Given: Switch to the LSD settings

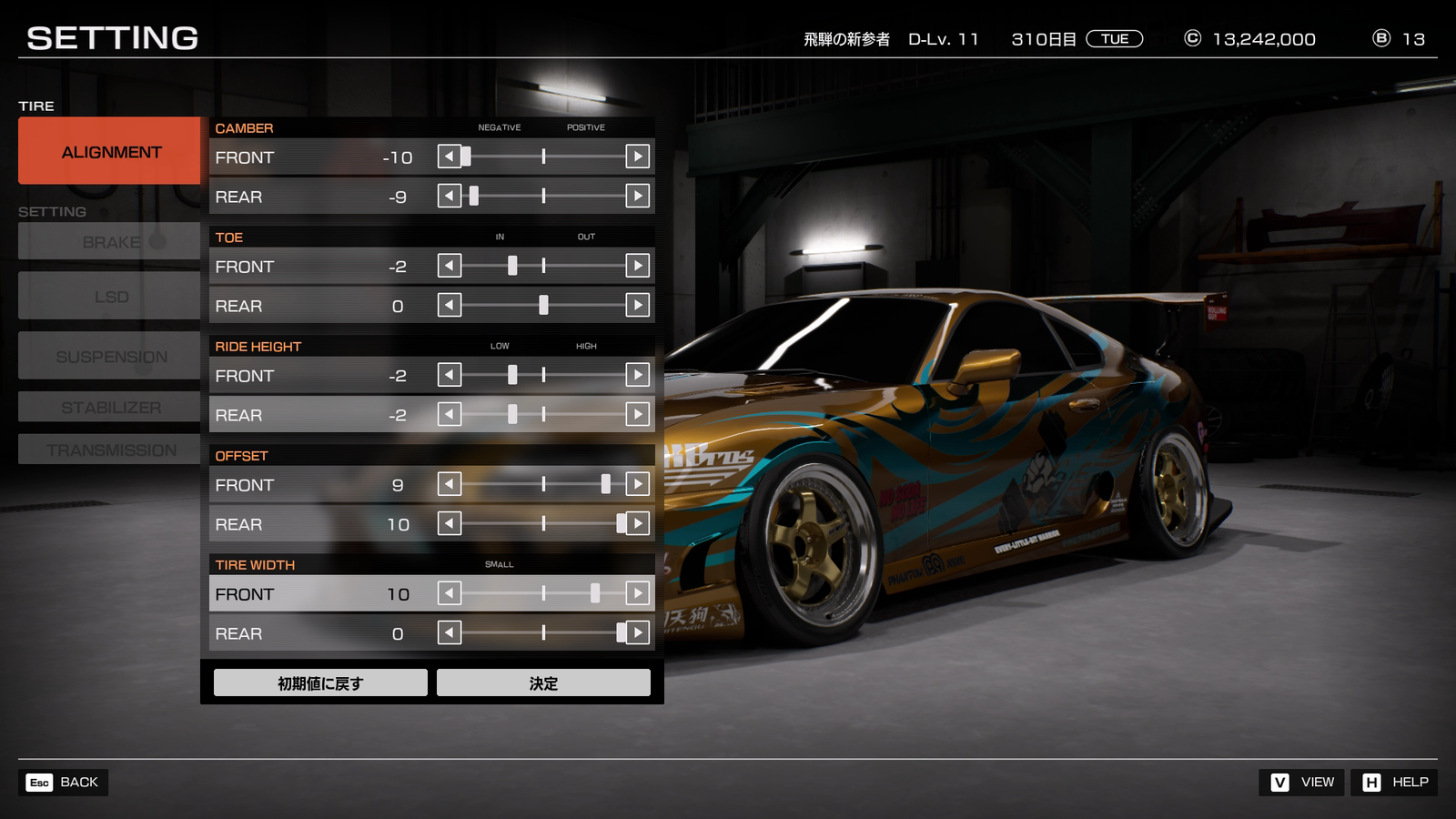Looking at the screenshot, I should (x=109, y=297).
